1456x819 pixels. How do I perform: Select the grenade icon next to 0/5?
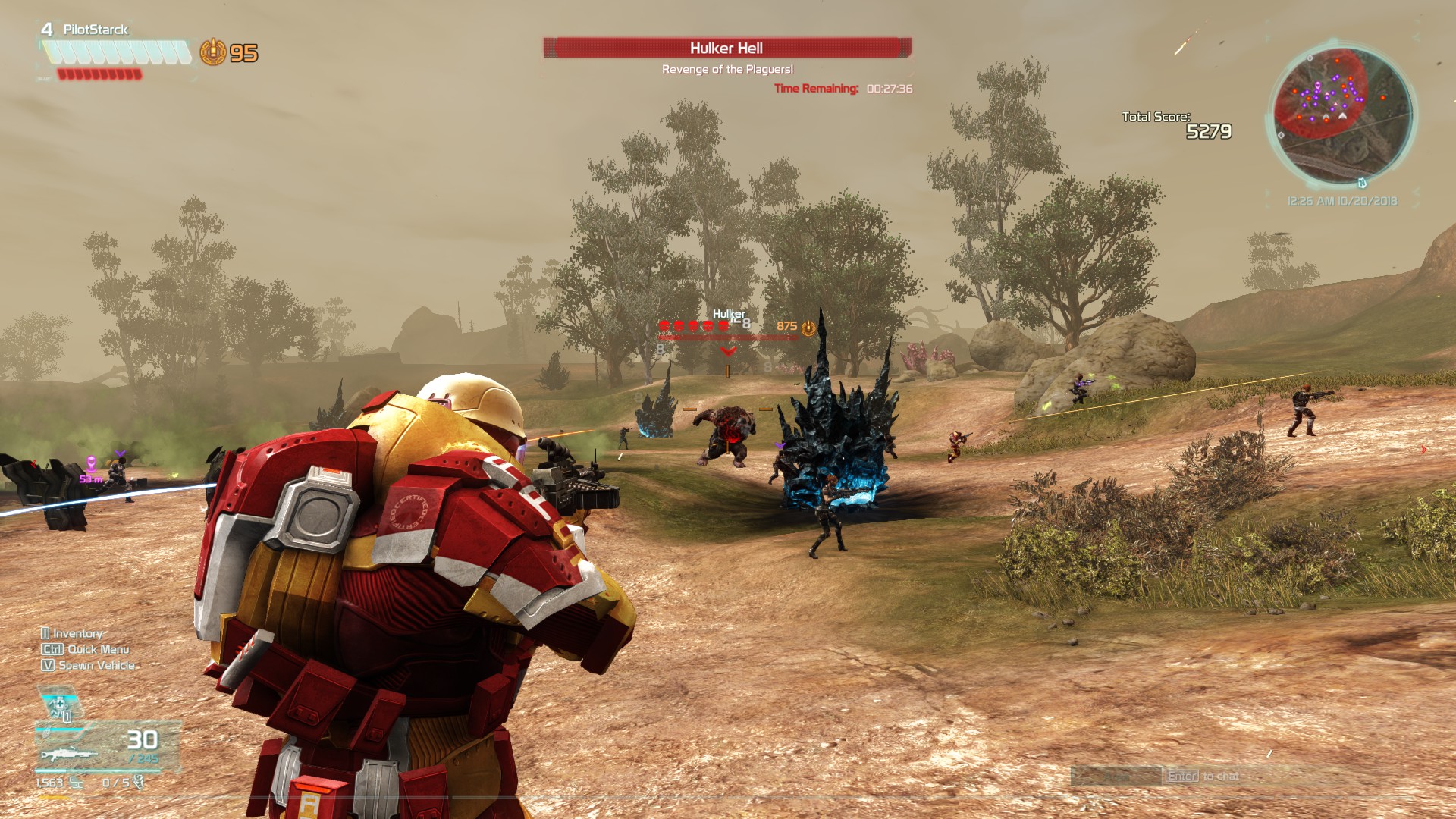click(x=139, y=783)
